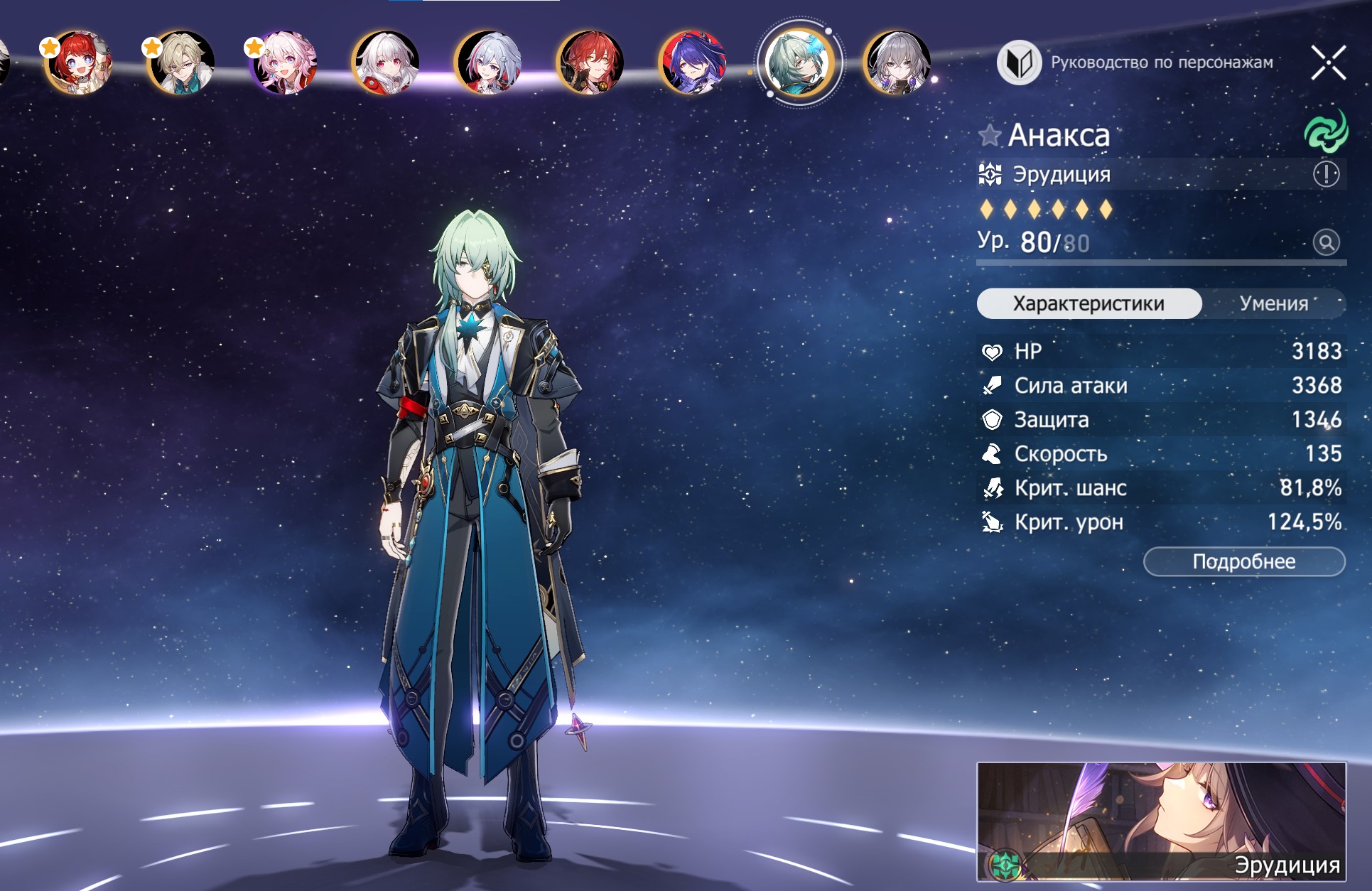Show detailed stats via Подробнее button

[1243, 561]
